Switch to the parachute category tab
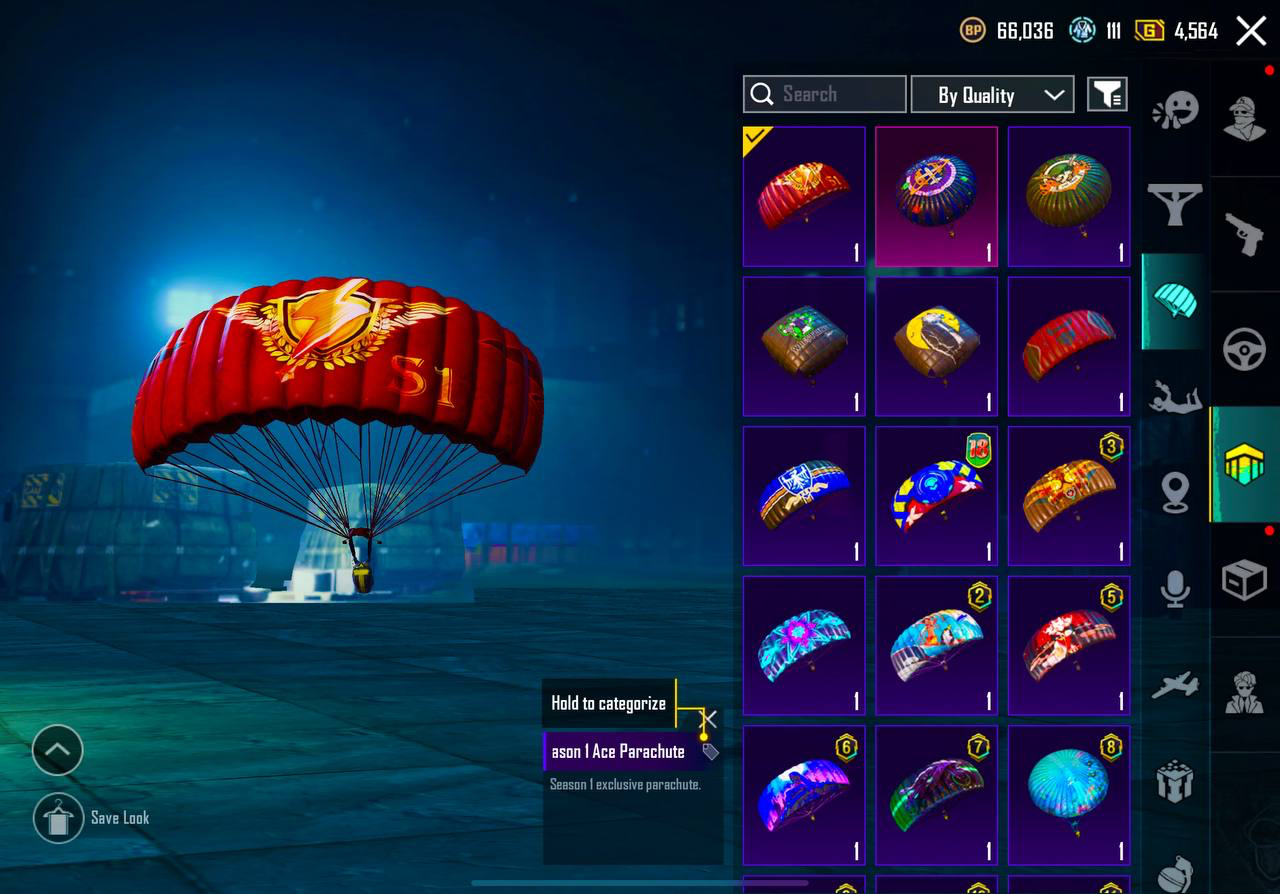1280x894 pixels. click(1175, 300)
